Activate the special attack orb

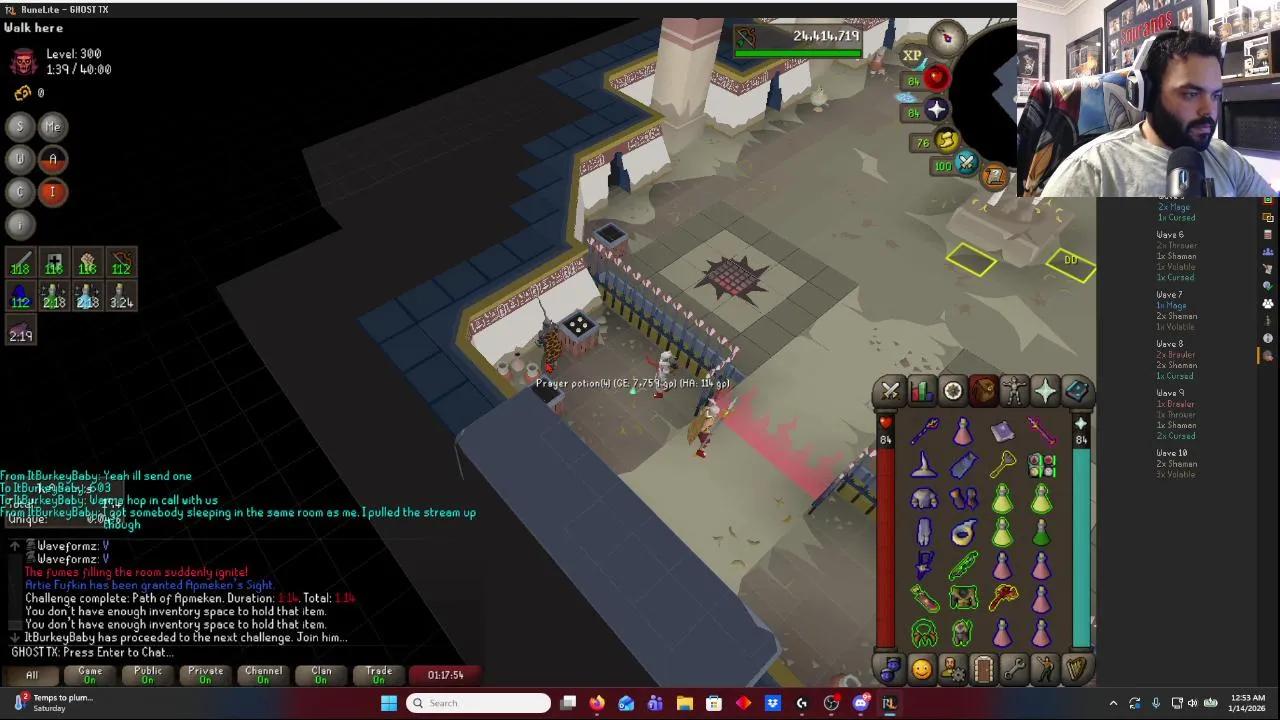coord(966,164)
